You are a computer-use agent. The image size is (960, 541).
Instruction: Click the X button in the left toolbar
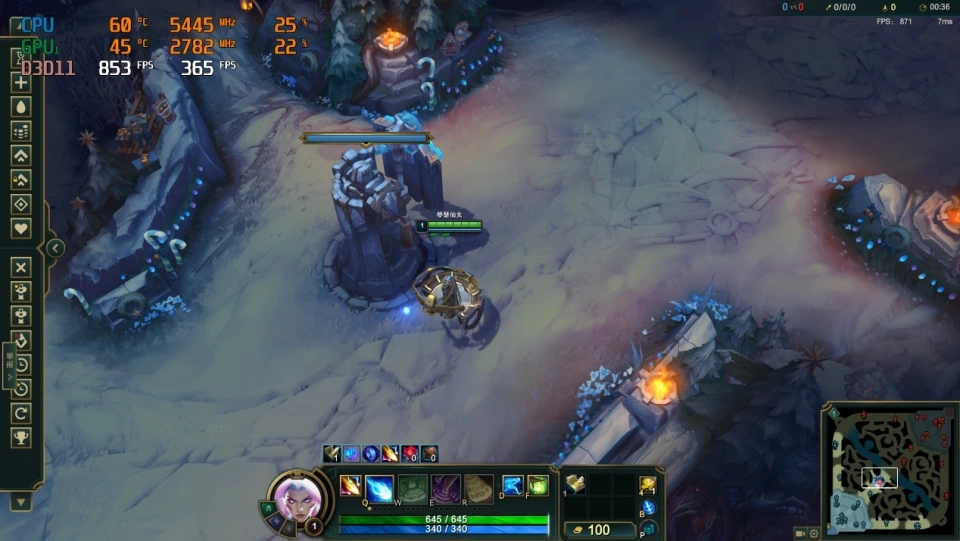point(20,267)
